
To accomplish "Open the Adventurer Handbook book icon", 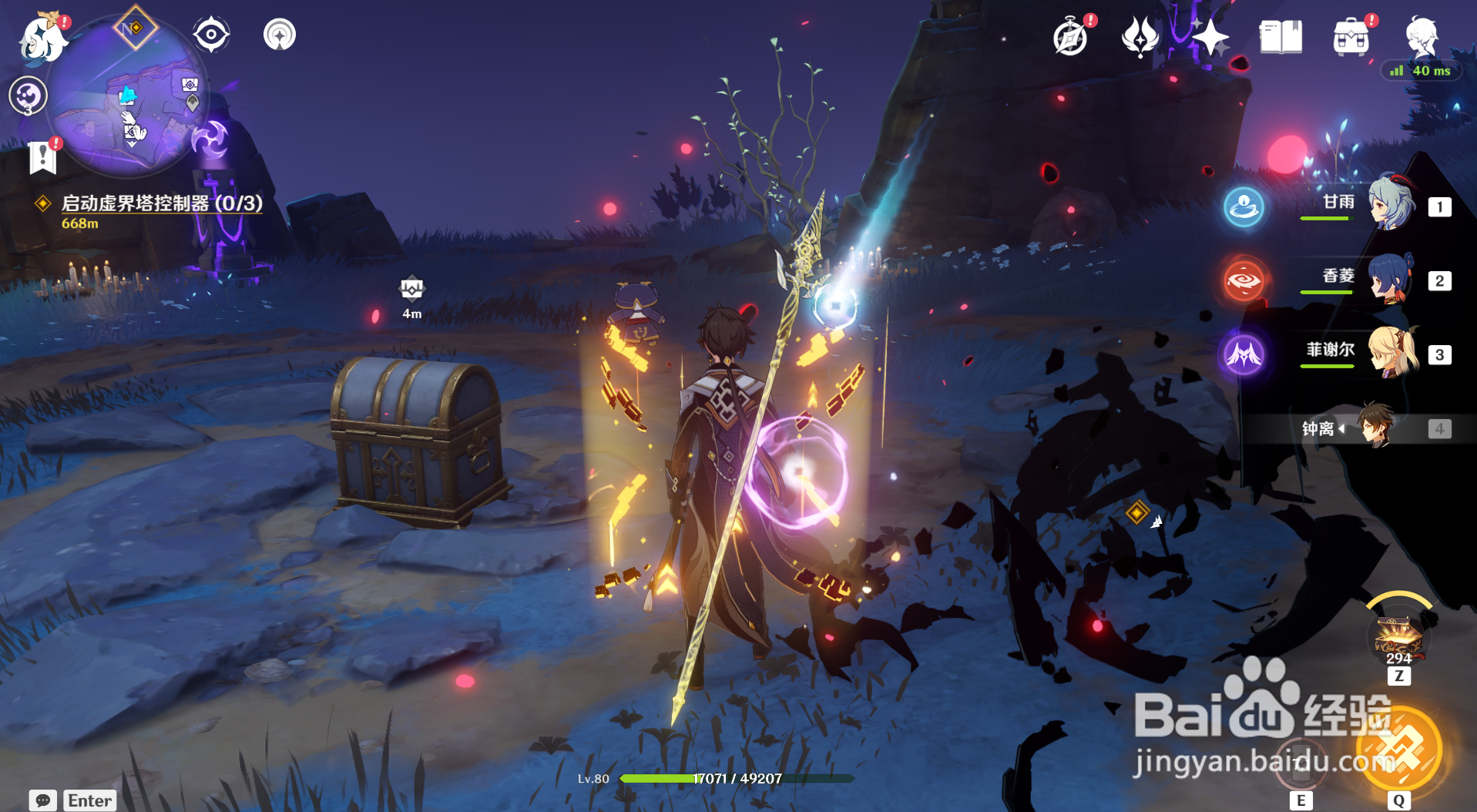I will coord(1281,37).
